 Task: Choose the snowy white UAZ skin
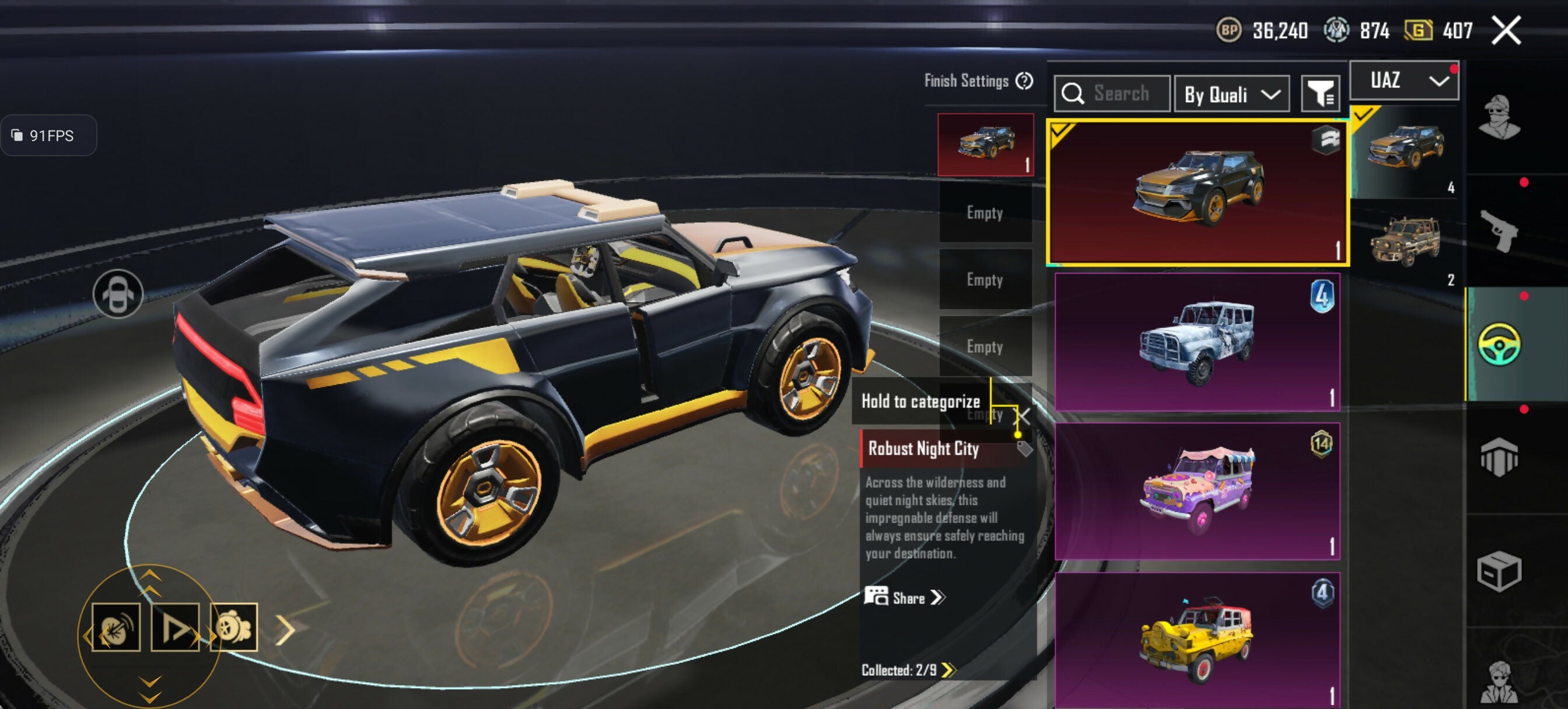[x=1196, y=342]
